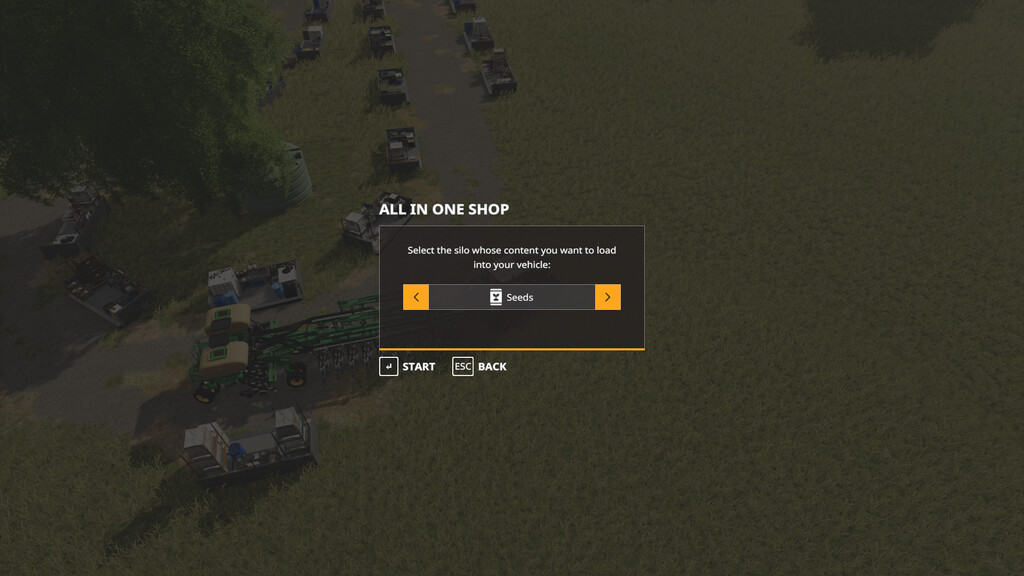
Task: Select the previous silo content option
Action: click(416, 297)
